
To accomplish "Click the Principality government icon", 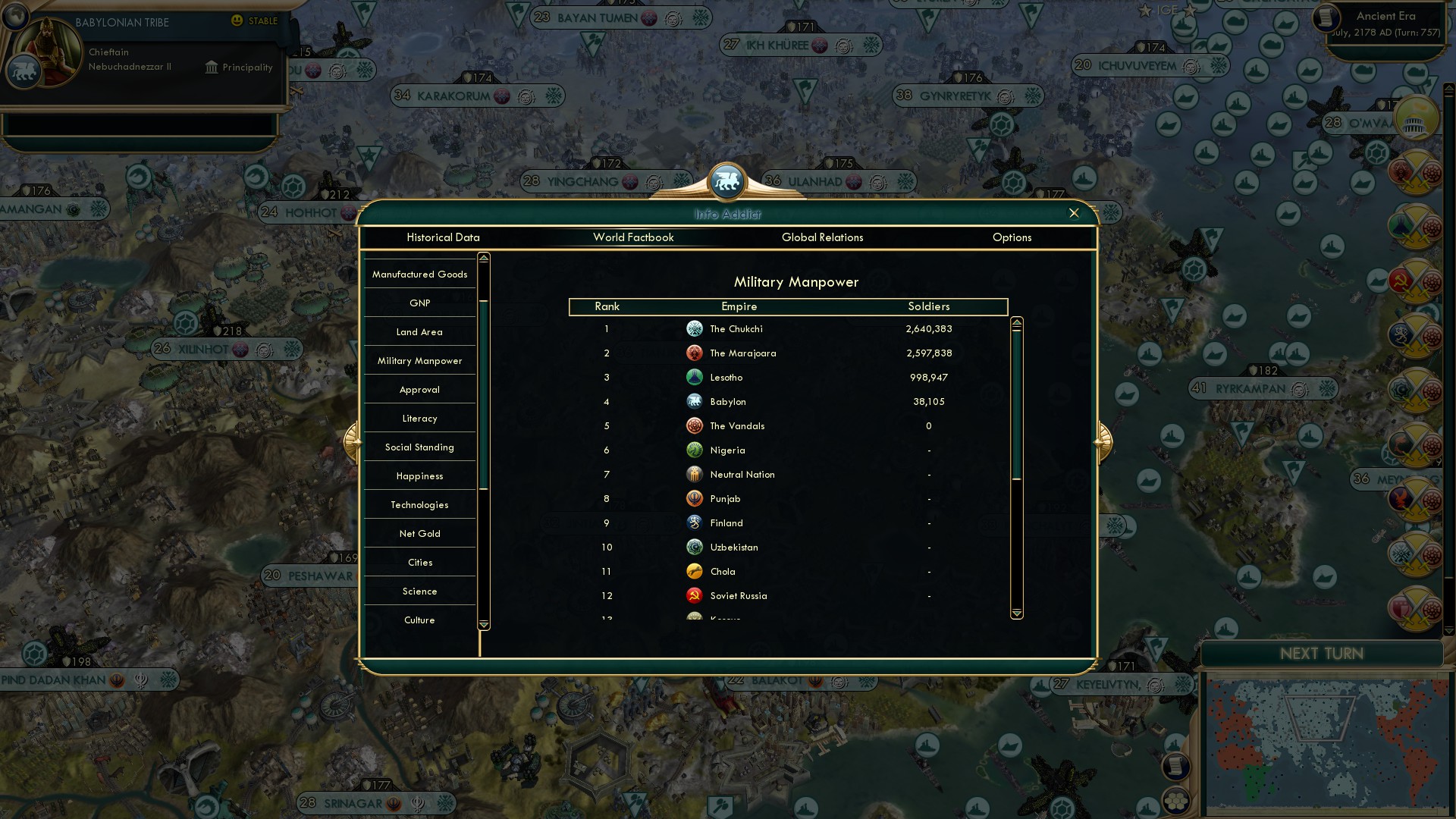I will coord(210,67).
